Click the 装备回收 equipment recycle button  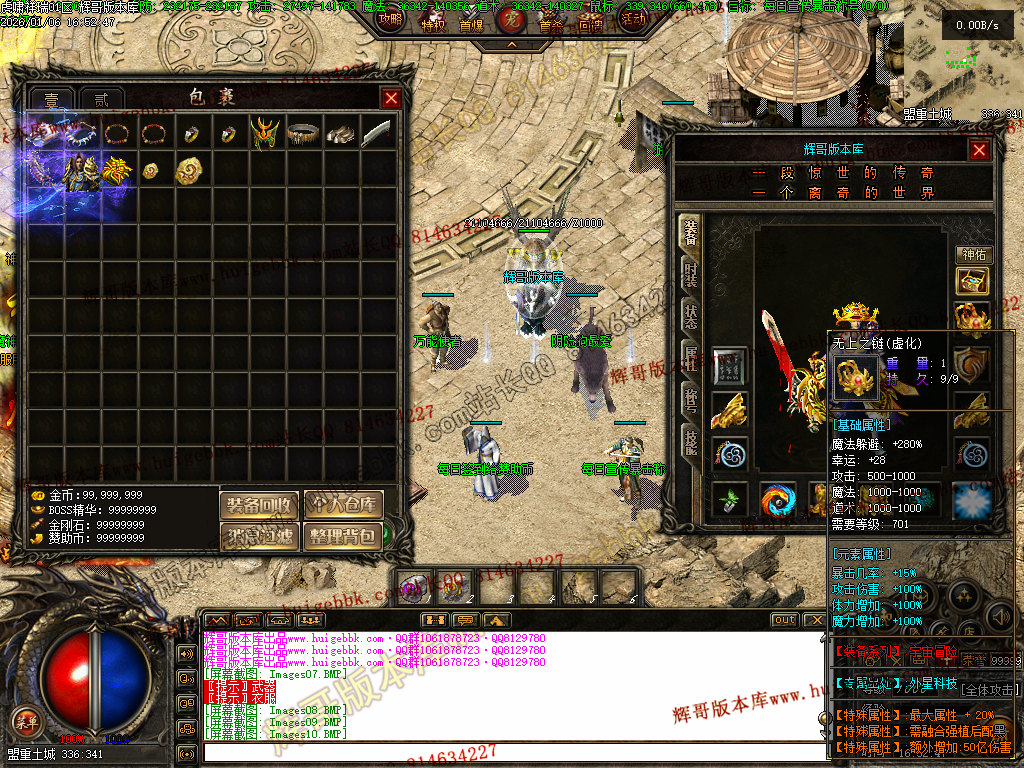pos(259,505)
